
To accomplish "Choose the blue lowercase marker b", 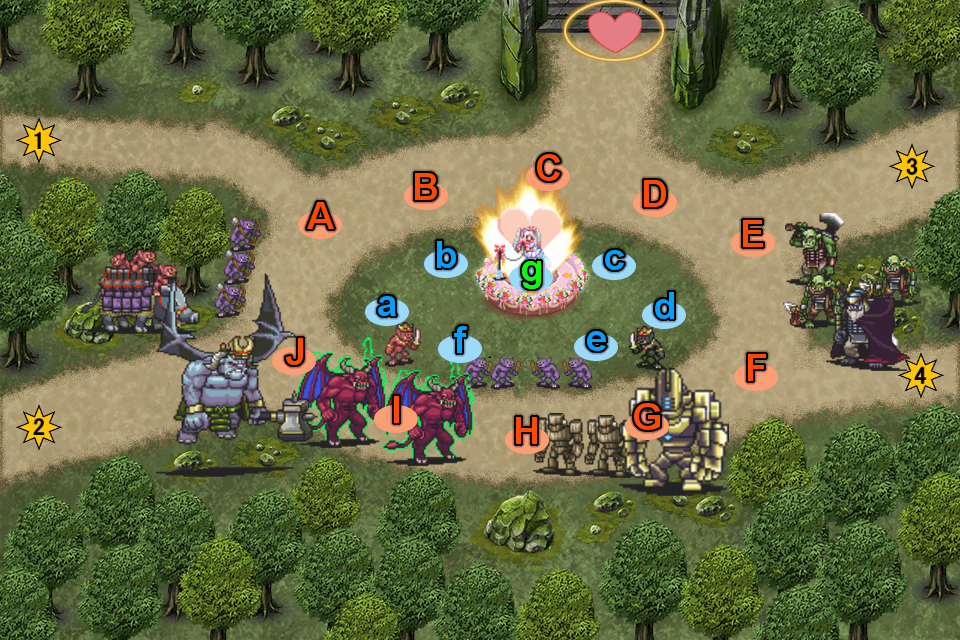I will [446, 258].
